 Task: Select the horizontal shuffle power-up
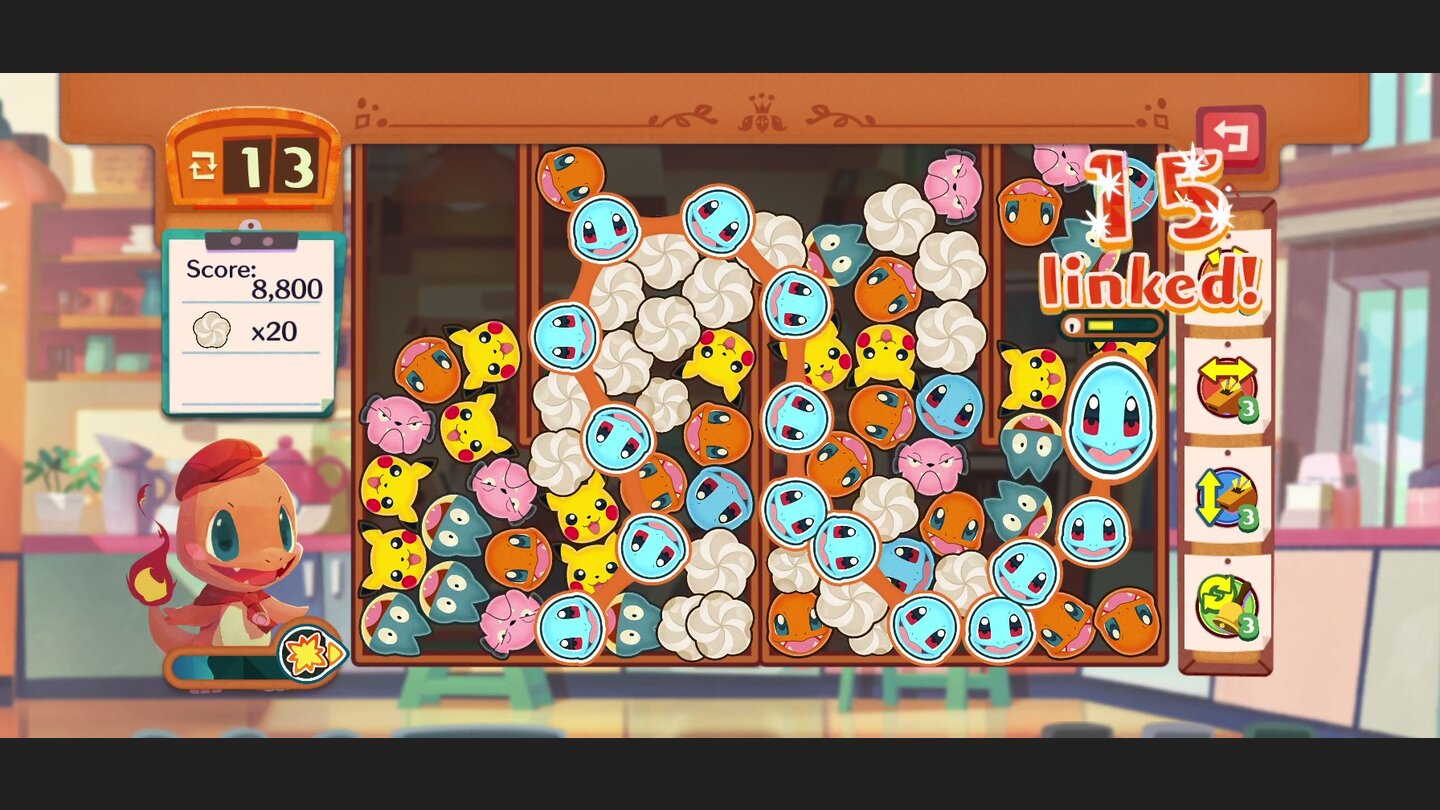pos(1227,385)
